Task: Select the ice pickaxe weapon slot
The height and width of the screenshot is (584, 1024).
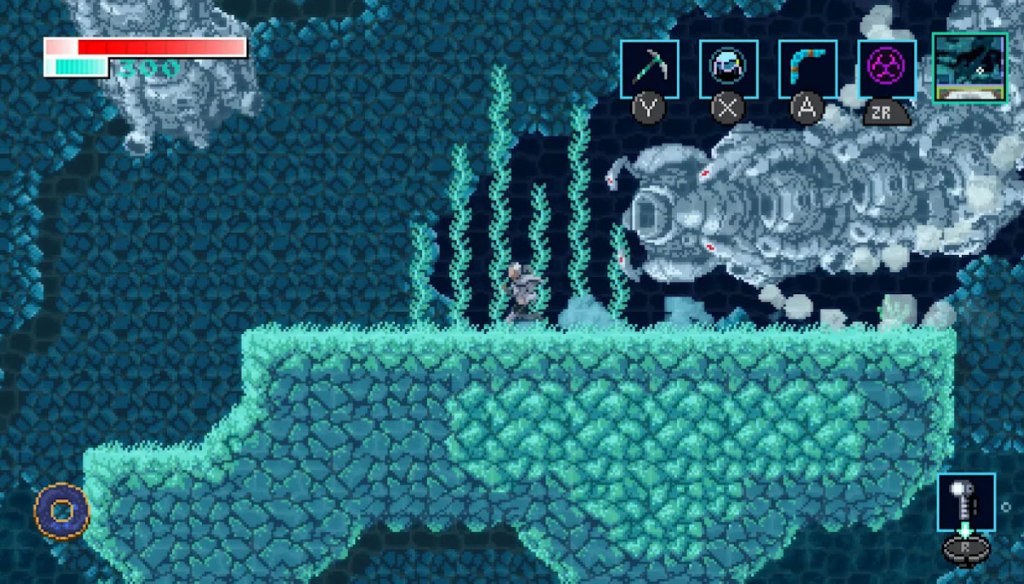Action: [649, 69]
